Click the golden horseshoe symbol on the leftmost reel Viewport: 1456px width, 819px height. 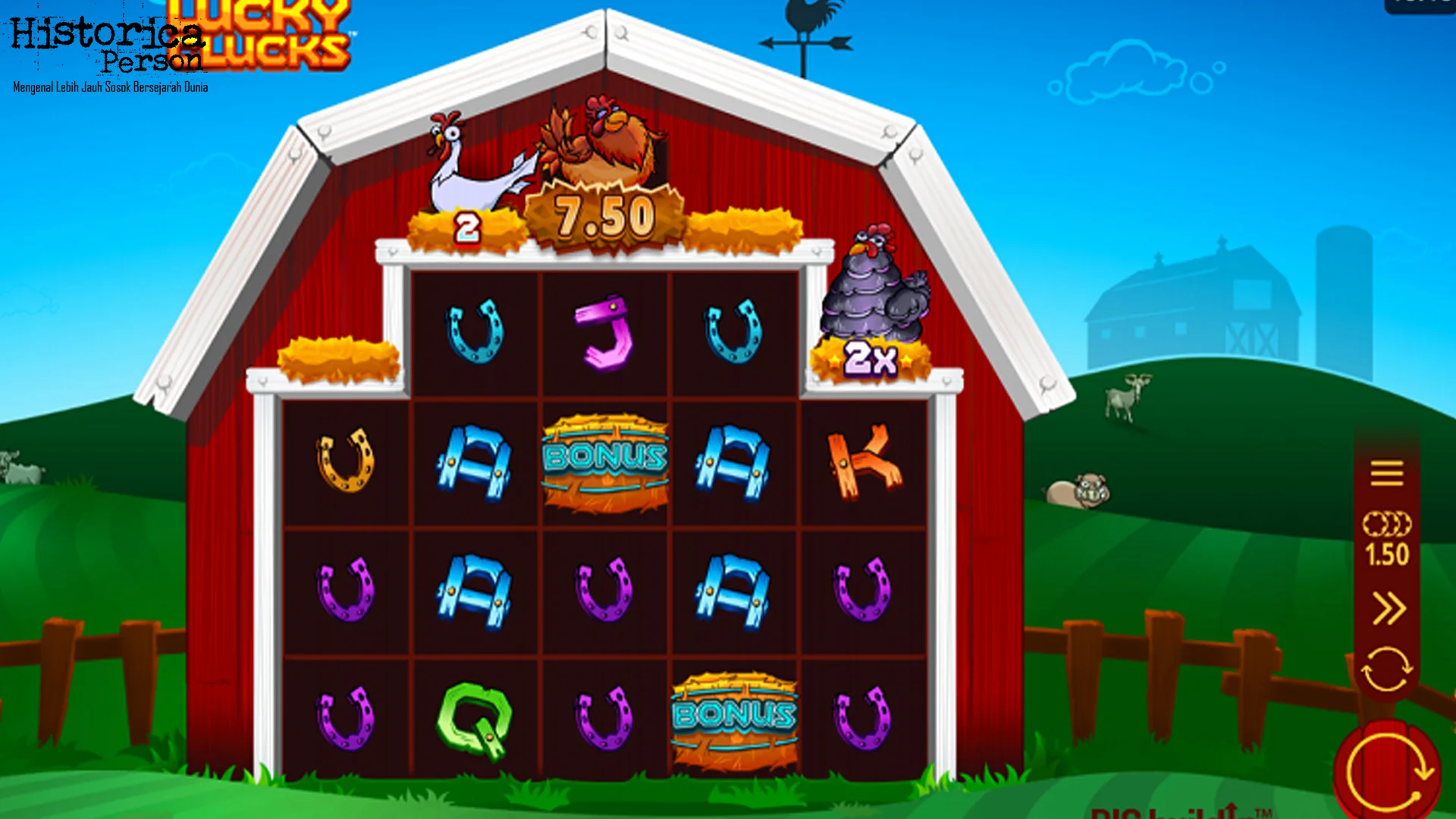pos(345,463)
